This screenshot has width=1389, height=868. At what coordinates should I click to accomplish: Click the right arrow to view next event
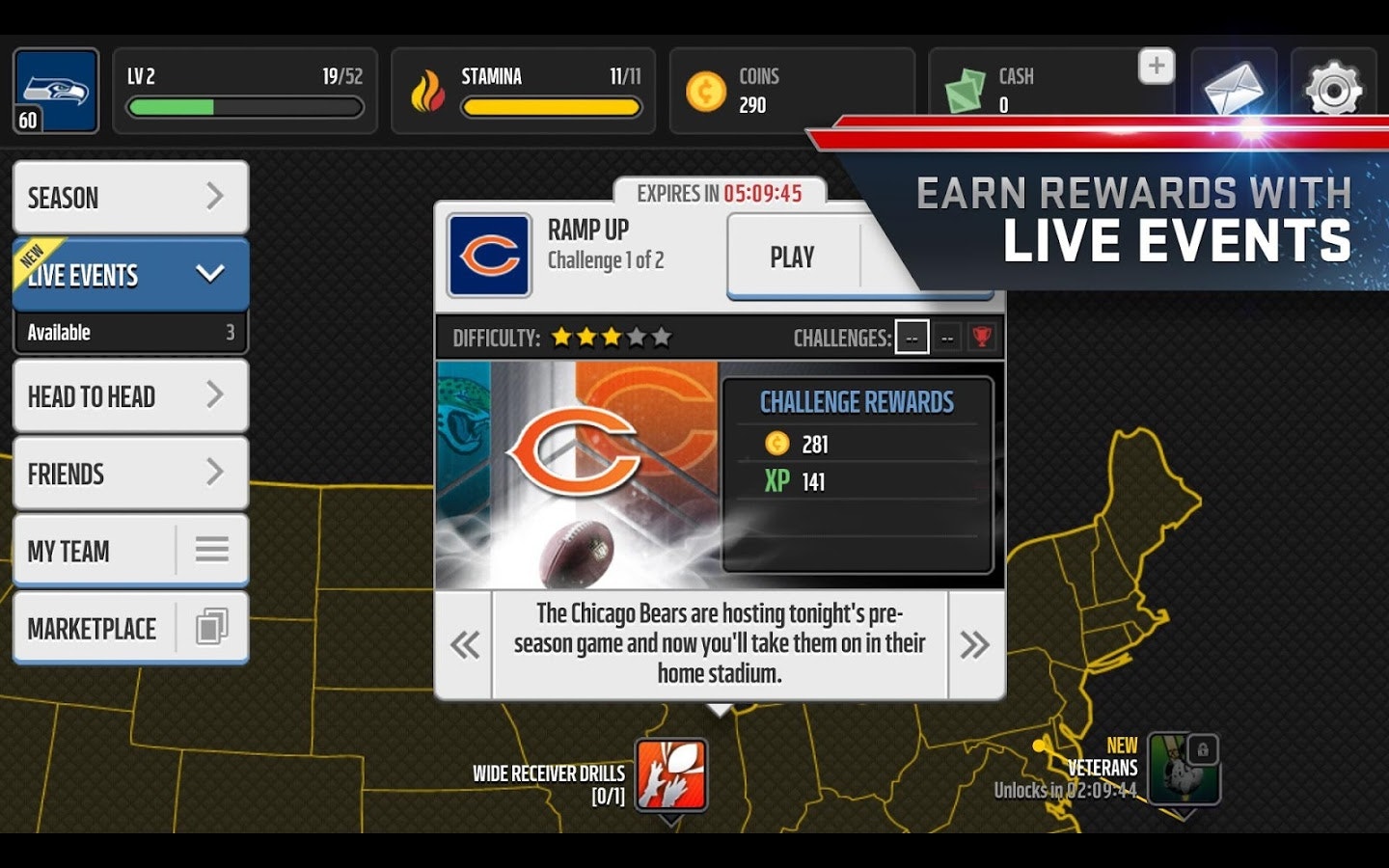click(x=974, y=643)
